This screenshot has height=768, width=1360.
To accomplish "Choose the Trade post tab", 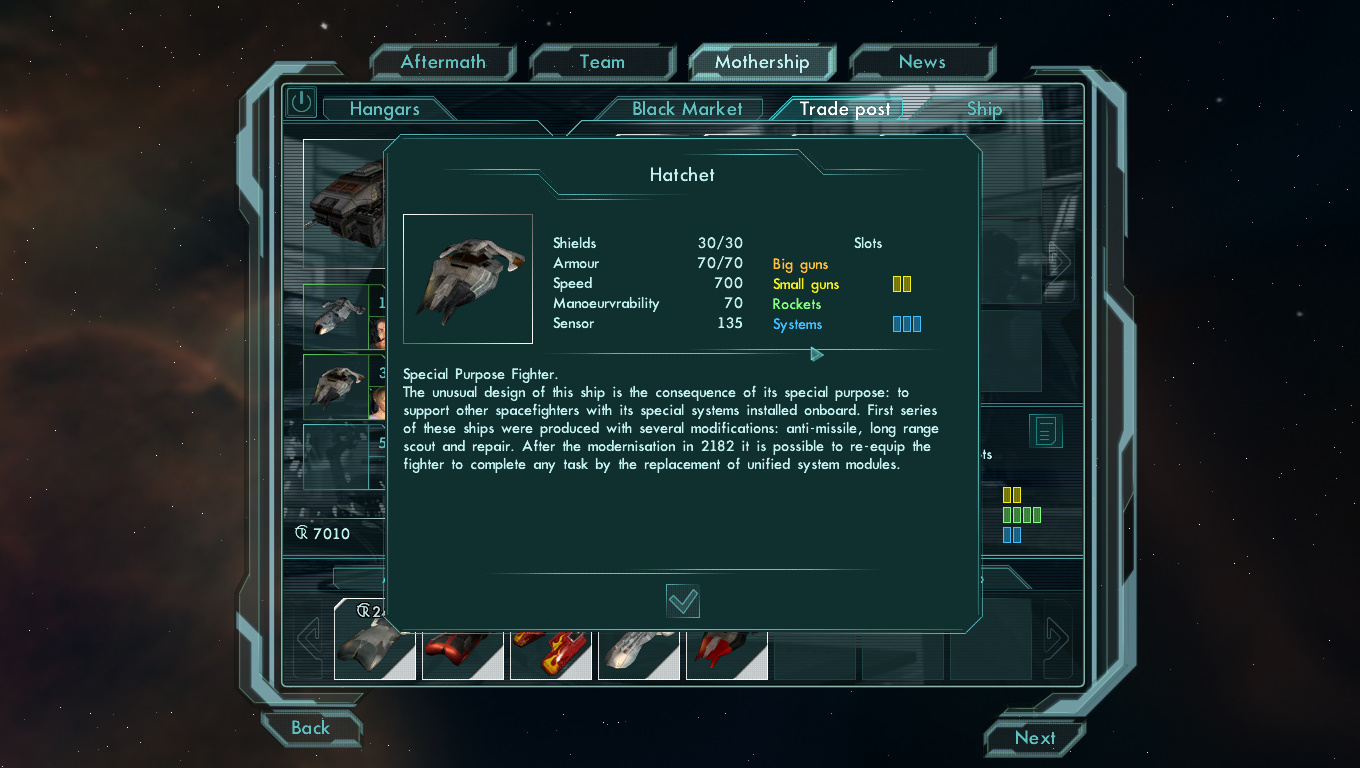I will tap(845, 109).
